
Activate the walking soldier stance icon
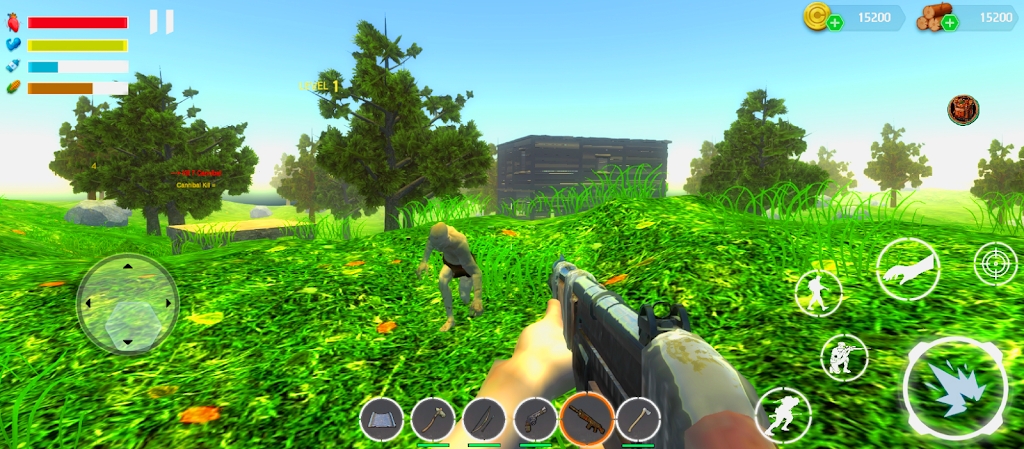coord(818,293)
